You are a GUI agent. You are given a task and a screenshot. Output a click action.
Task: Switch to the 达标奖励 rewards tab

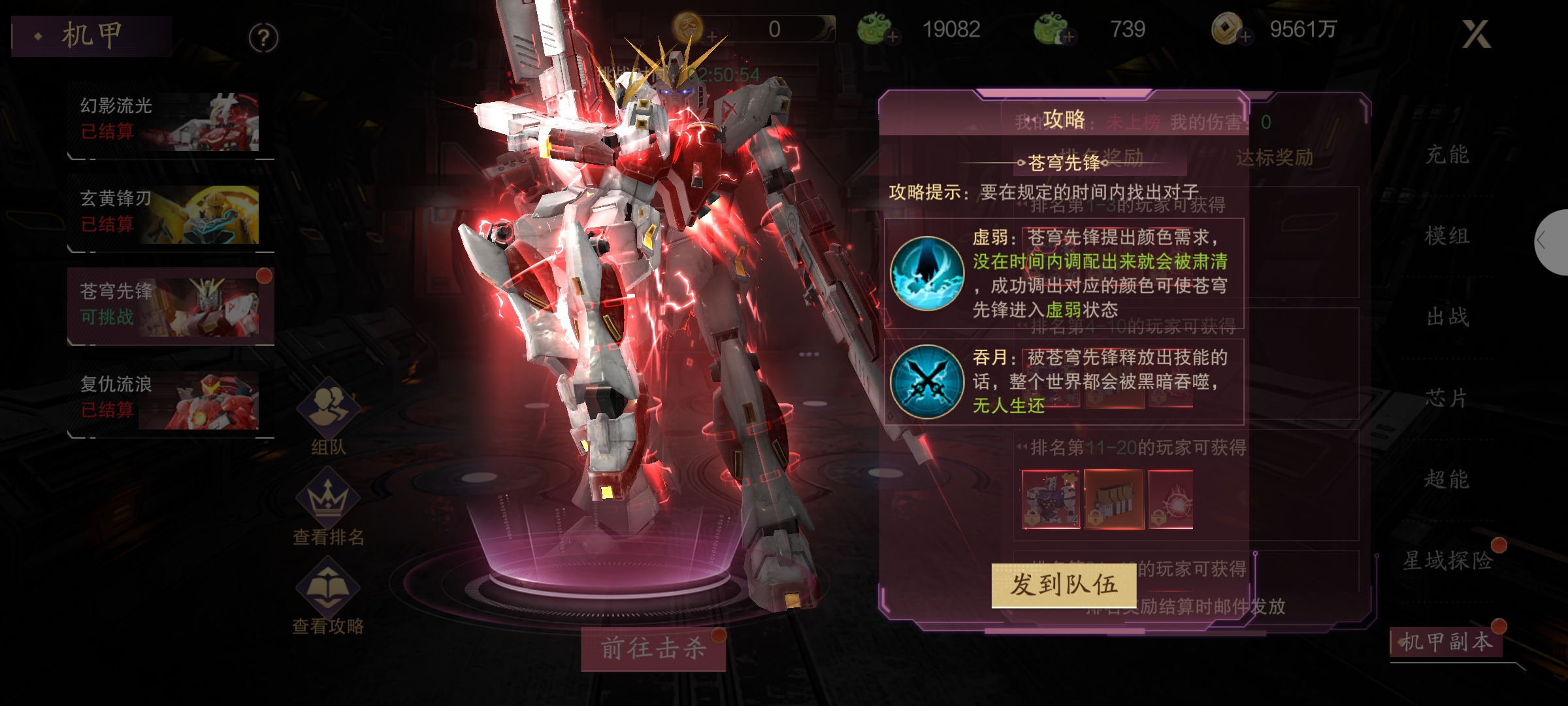point(1274,158)
